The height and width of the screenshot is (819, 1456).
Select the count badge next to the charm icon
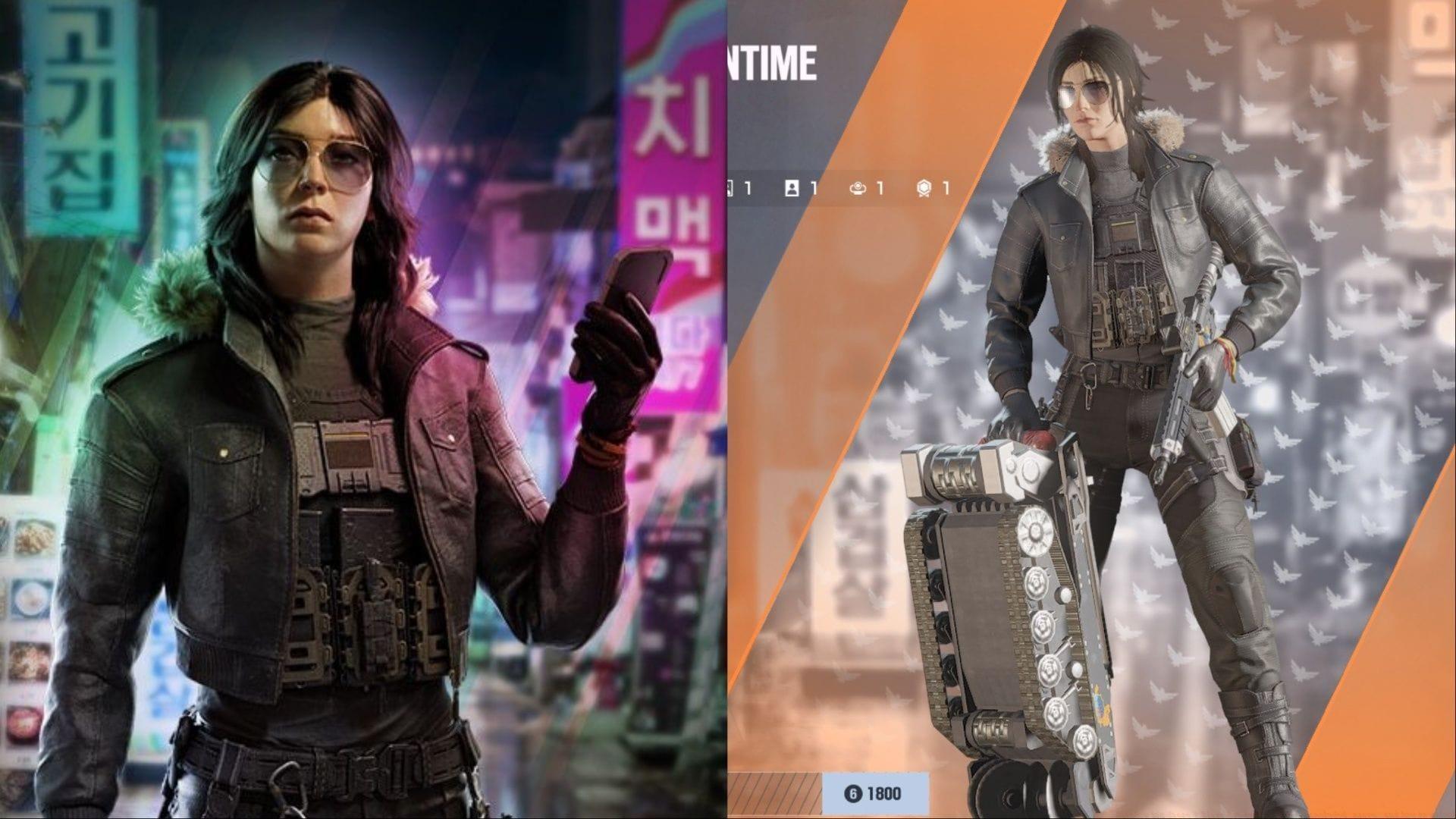(880, 188)
